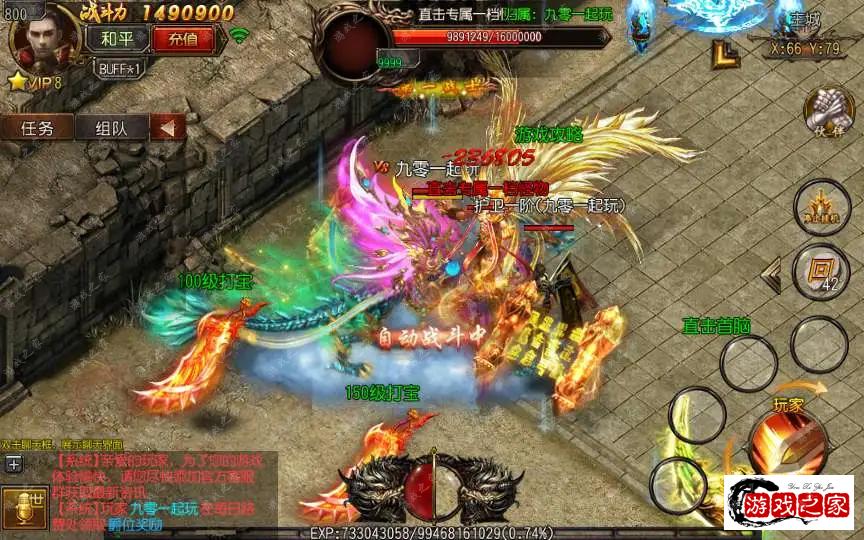Switch to the 任务 quest tab
Viewport: 864px width, 540px height.
tap(38, 128)
